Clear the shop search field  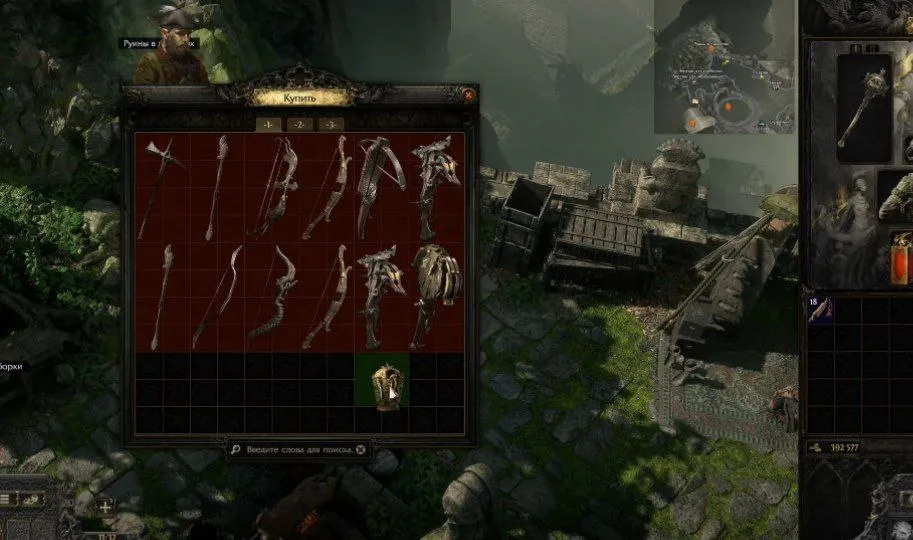(360, 450)
